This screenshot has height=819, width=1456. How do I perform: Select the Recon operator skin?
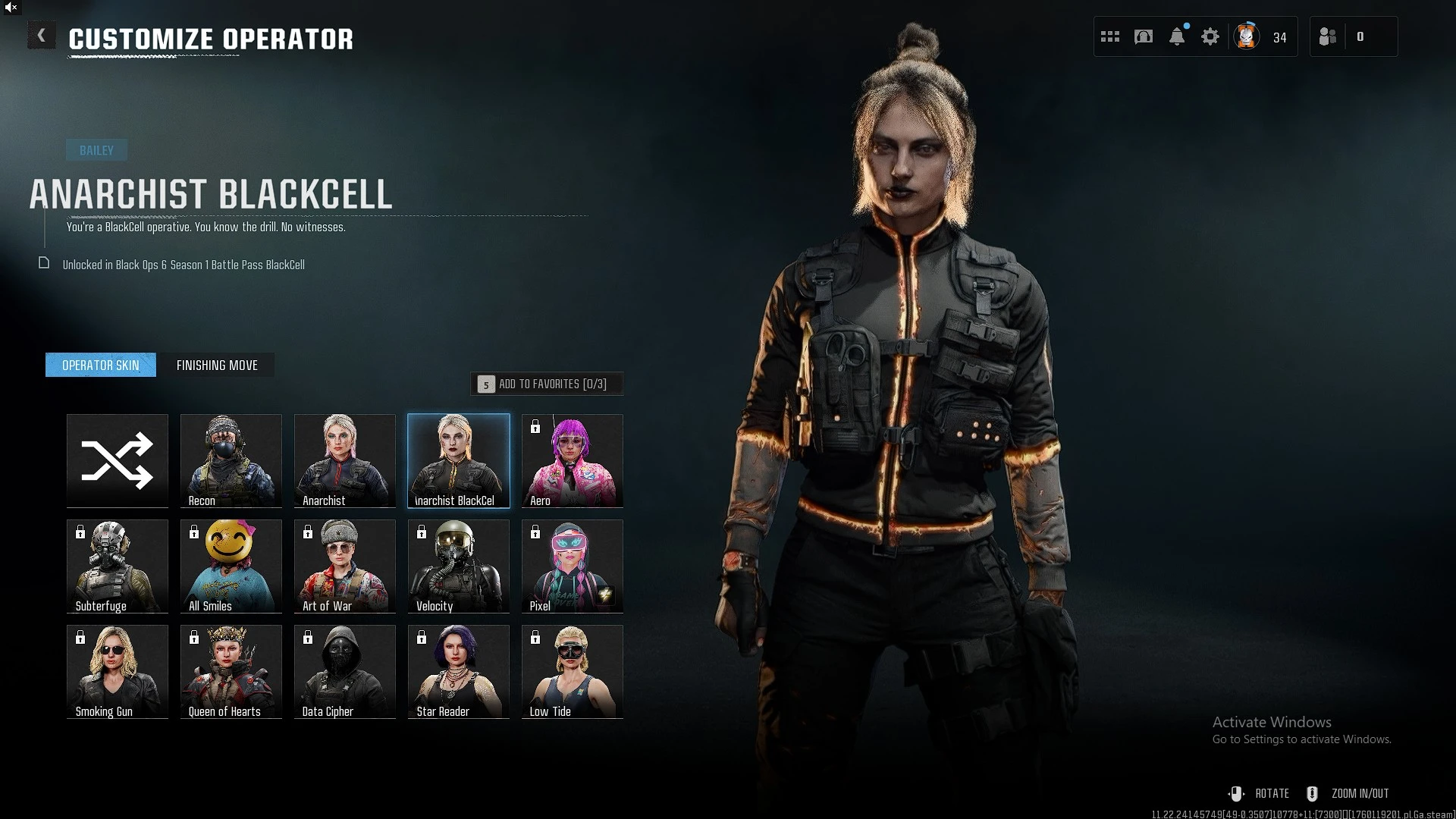click(231, 460)
